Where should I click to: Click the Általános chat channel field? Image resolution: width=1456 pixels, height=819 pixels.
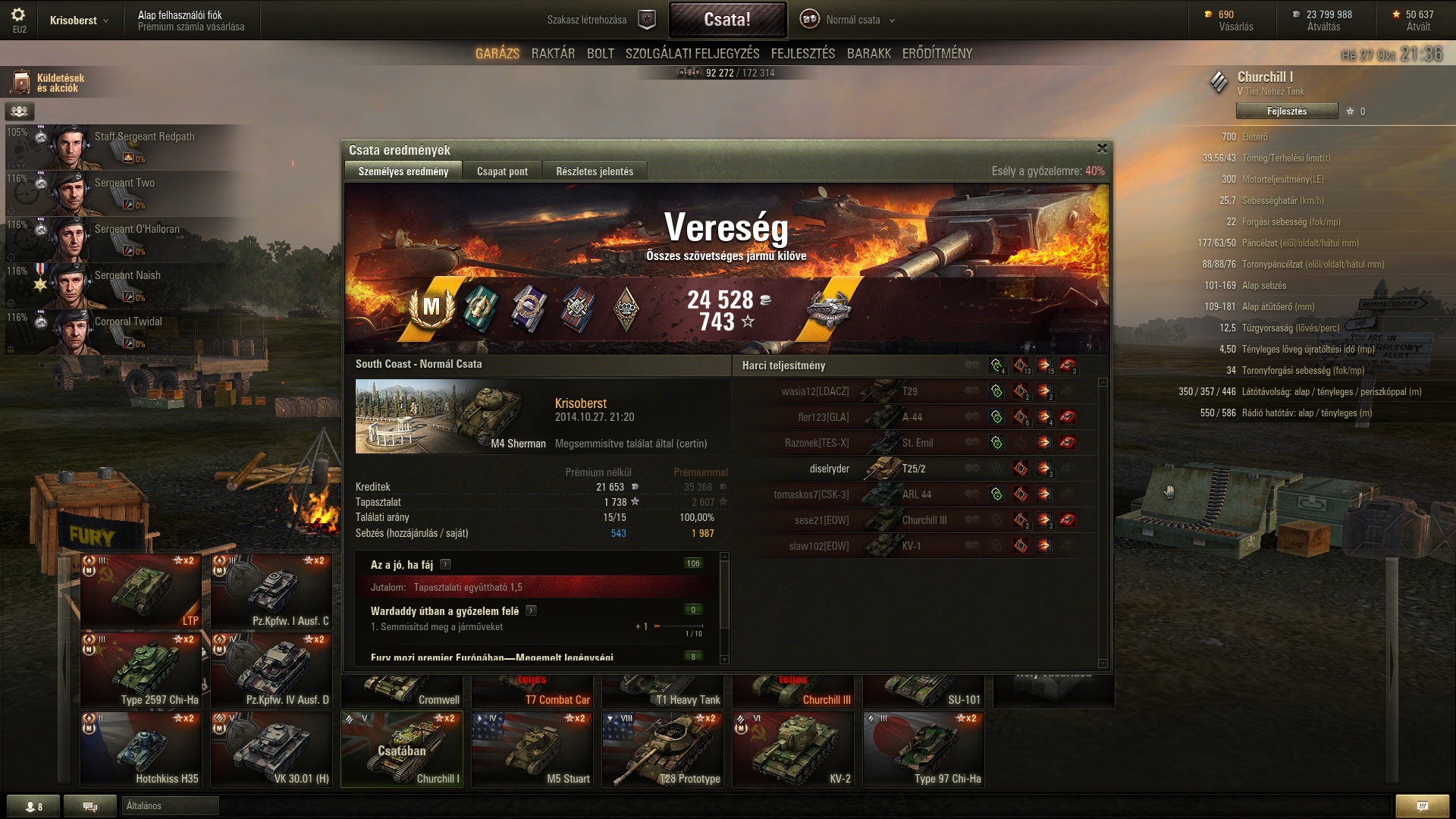click(170, 806)
